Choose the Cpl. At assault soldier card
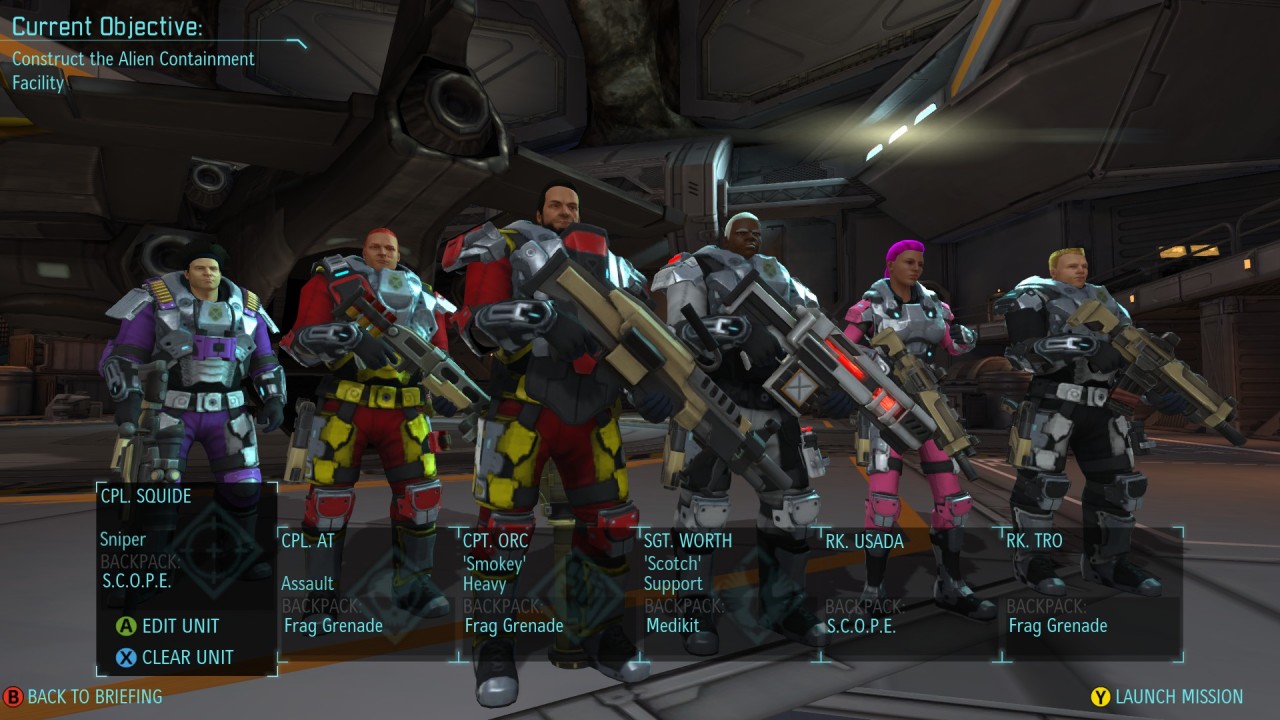 [x=367, y=592]
